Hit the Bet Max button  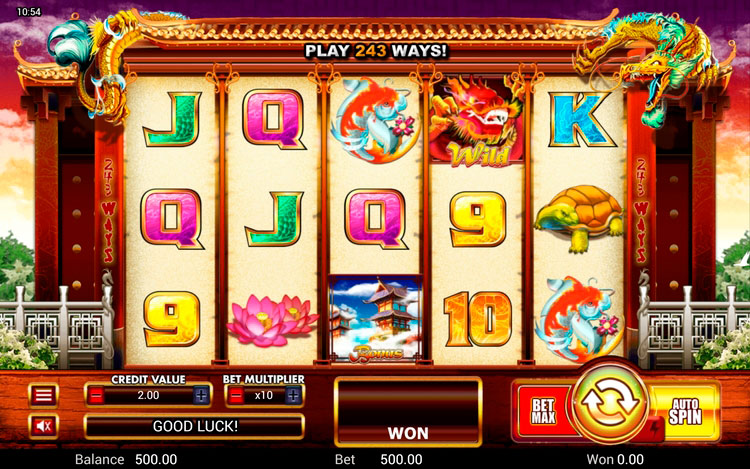click(543, 411)
